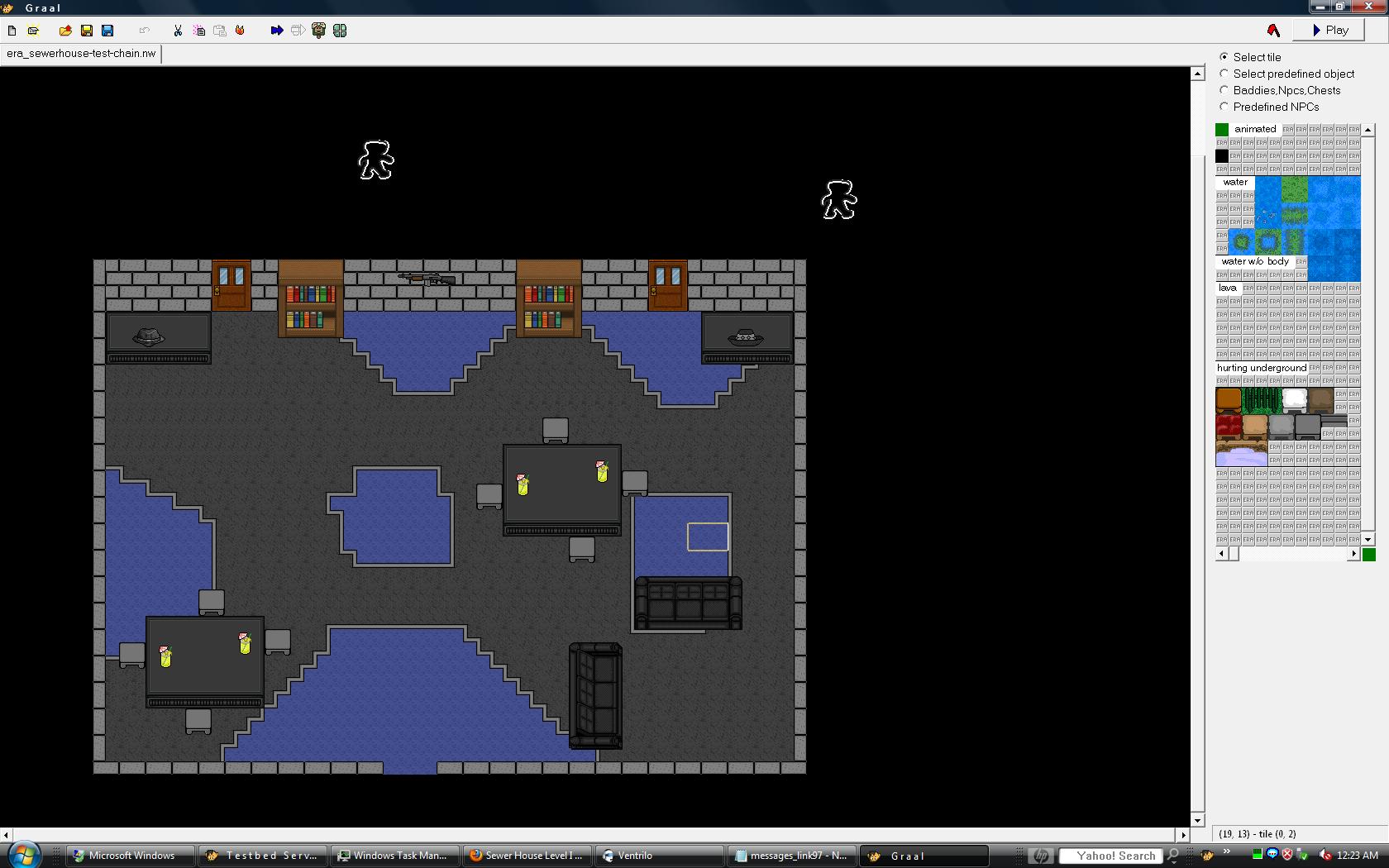Click the red hat icon beside Play
The width and height of the screenshot is (1389, 868).
pos(1273,31)
